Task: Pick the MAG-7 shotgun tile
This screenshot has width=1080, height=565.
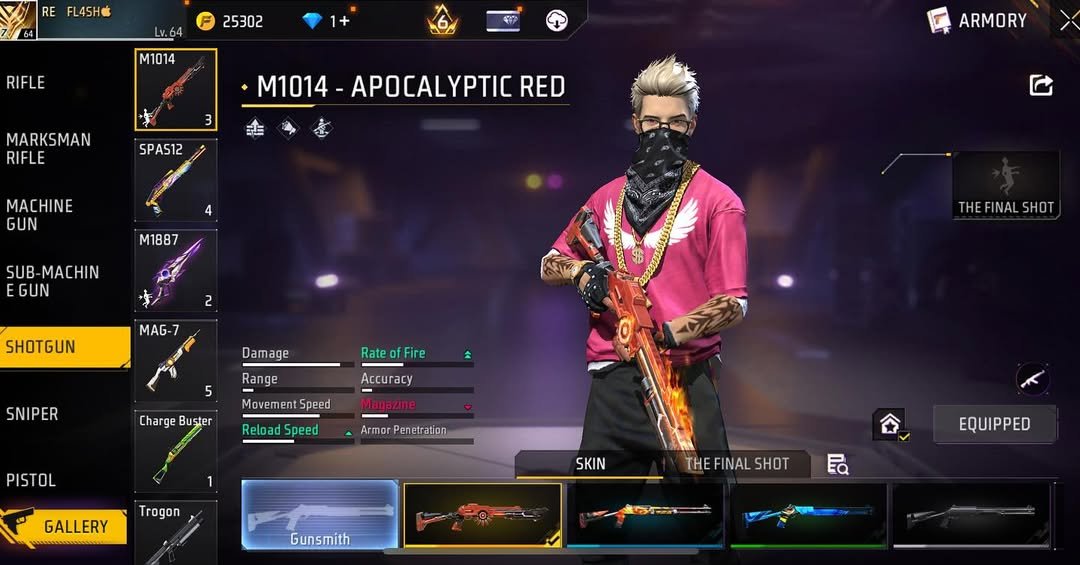Action: (176, 360)
